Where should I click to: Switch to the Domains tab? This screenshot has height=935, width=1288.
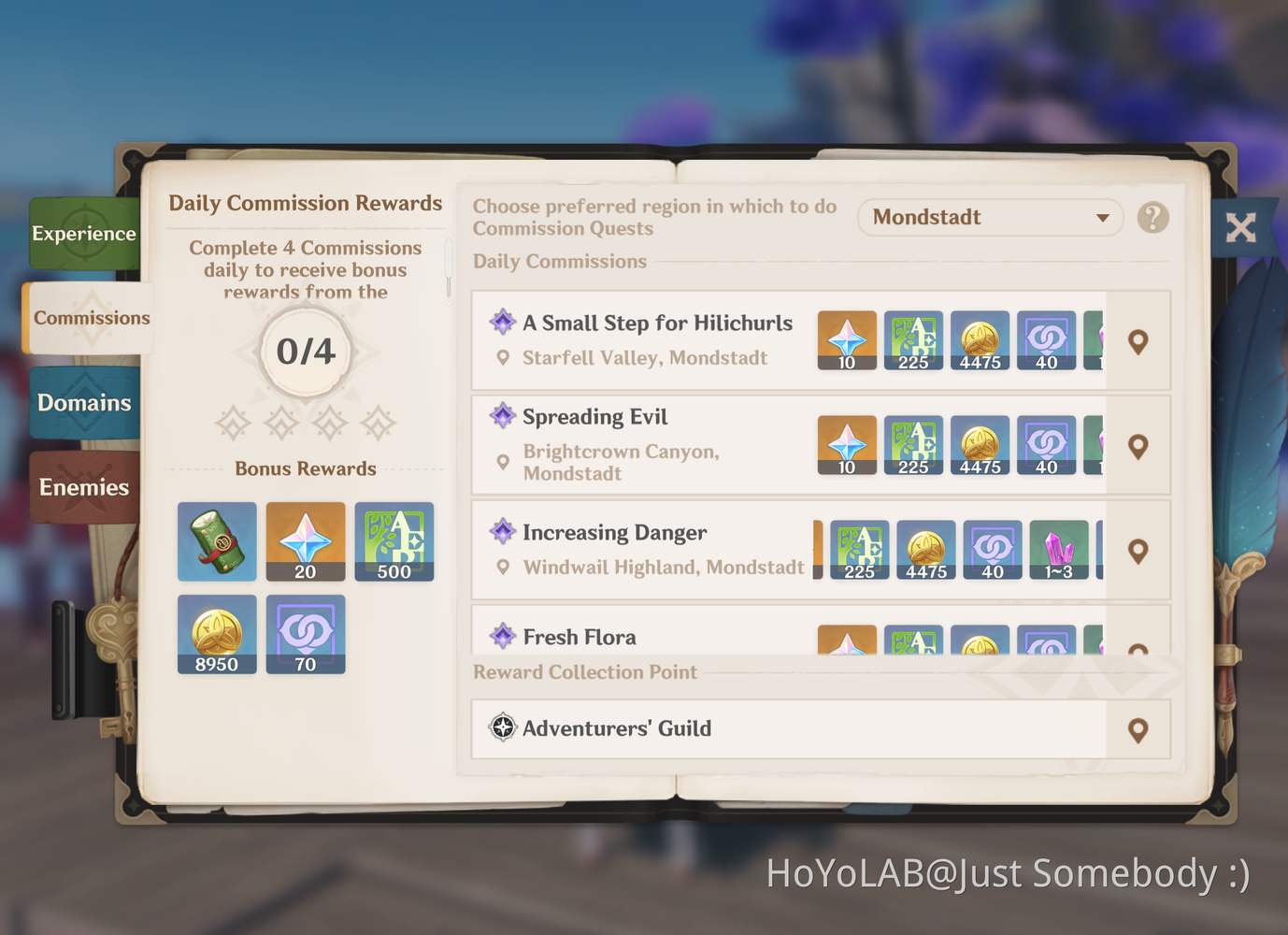click(84, 403)
